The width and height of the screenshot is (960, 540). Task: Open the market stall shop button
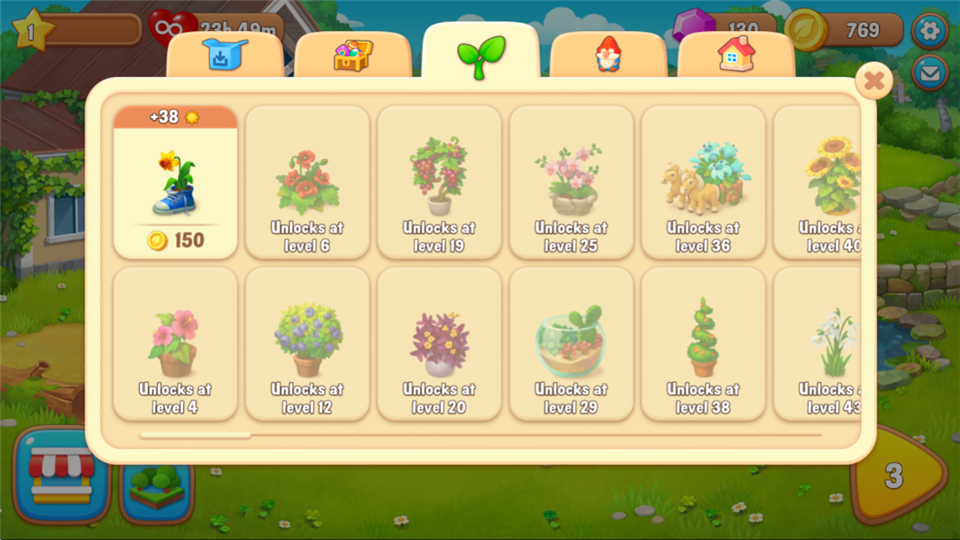(x=62, y=475)
